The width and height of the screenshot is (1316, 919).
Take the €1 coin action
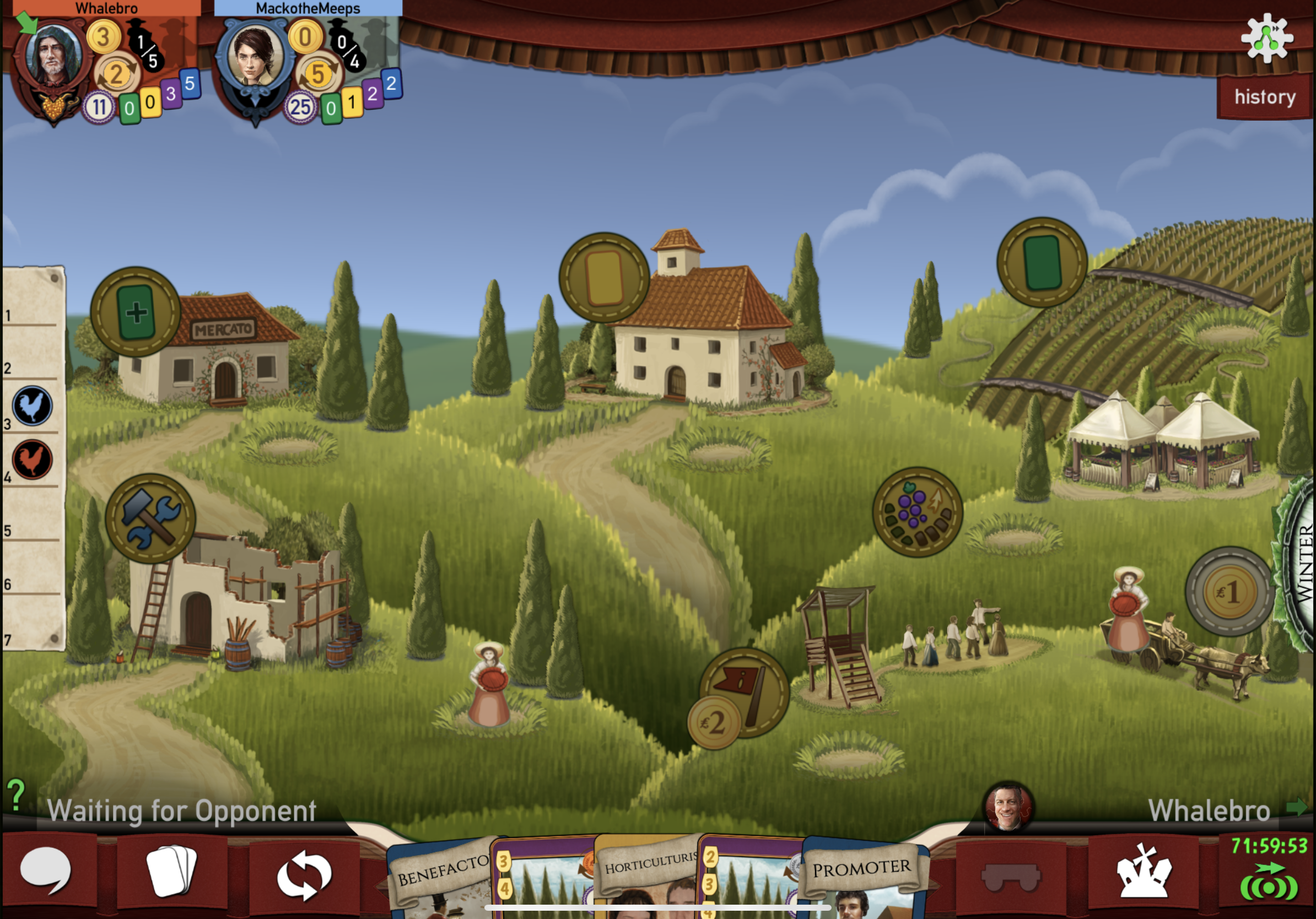pos(1229,592)
